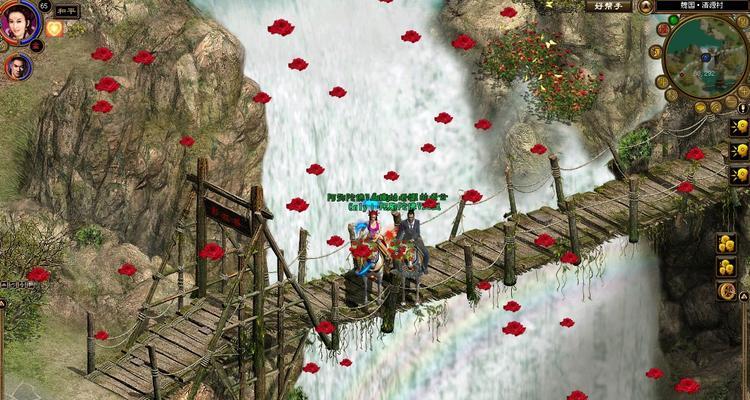Click the glowing heart buff icon

tap(54, 28)
